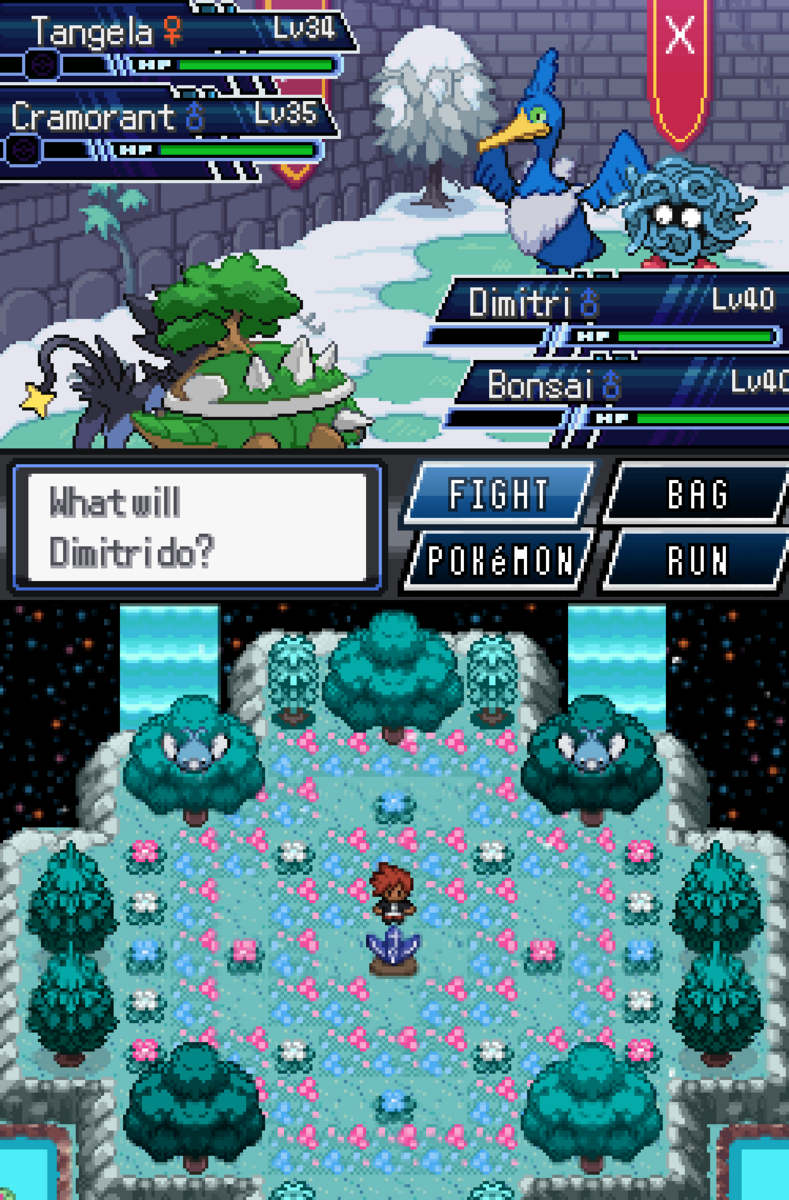Viewport: 789px width, 1200px height.
Task: Choose the FIGHT command
Action: [498, 494]
